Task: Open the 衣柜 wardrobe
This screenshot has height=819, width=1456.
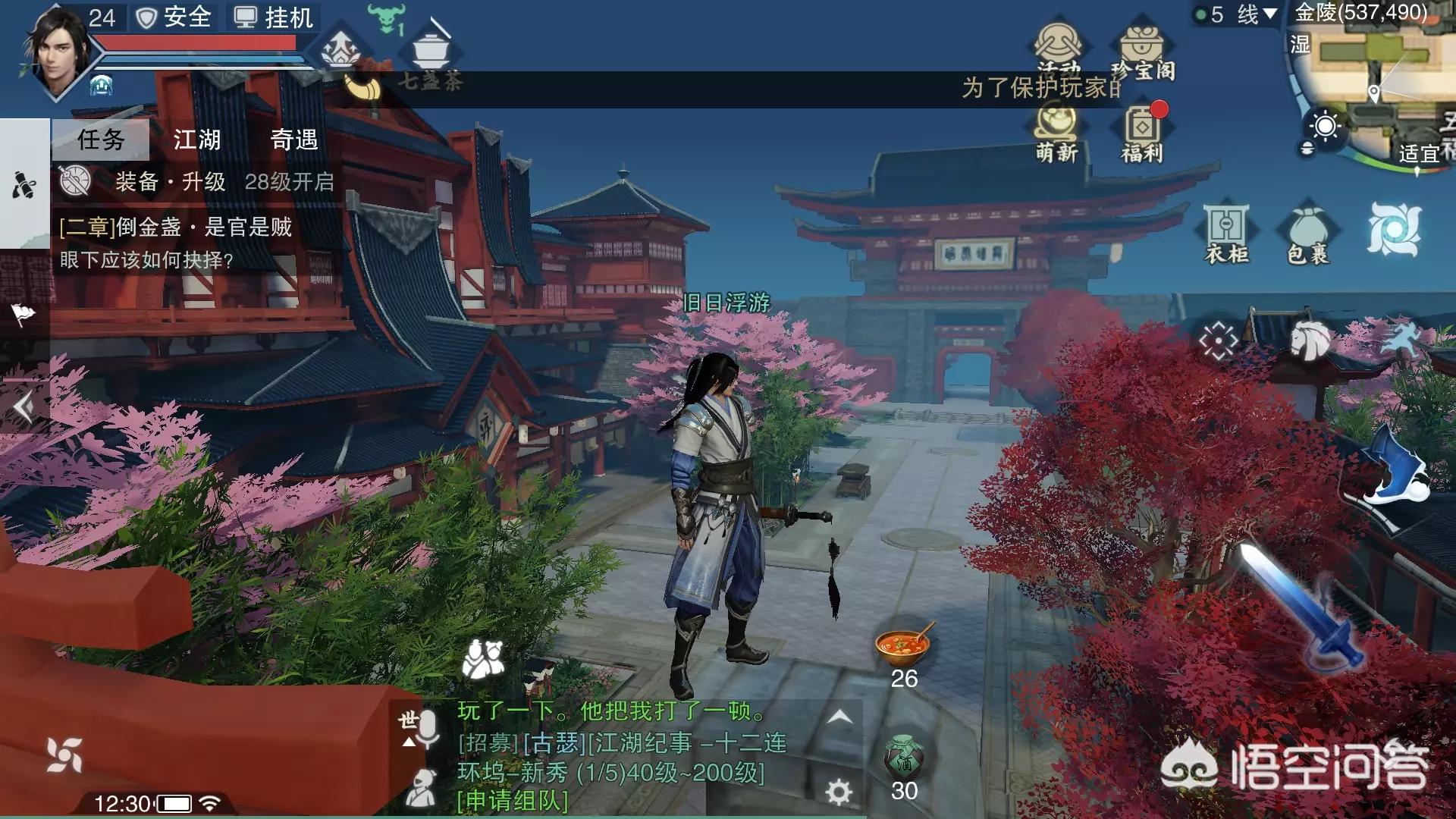Action: 1226,233
